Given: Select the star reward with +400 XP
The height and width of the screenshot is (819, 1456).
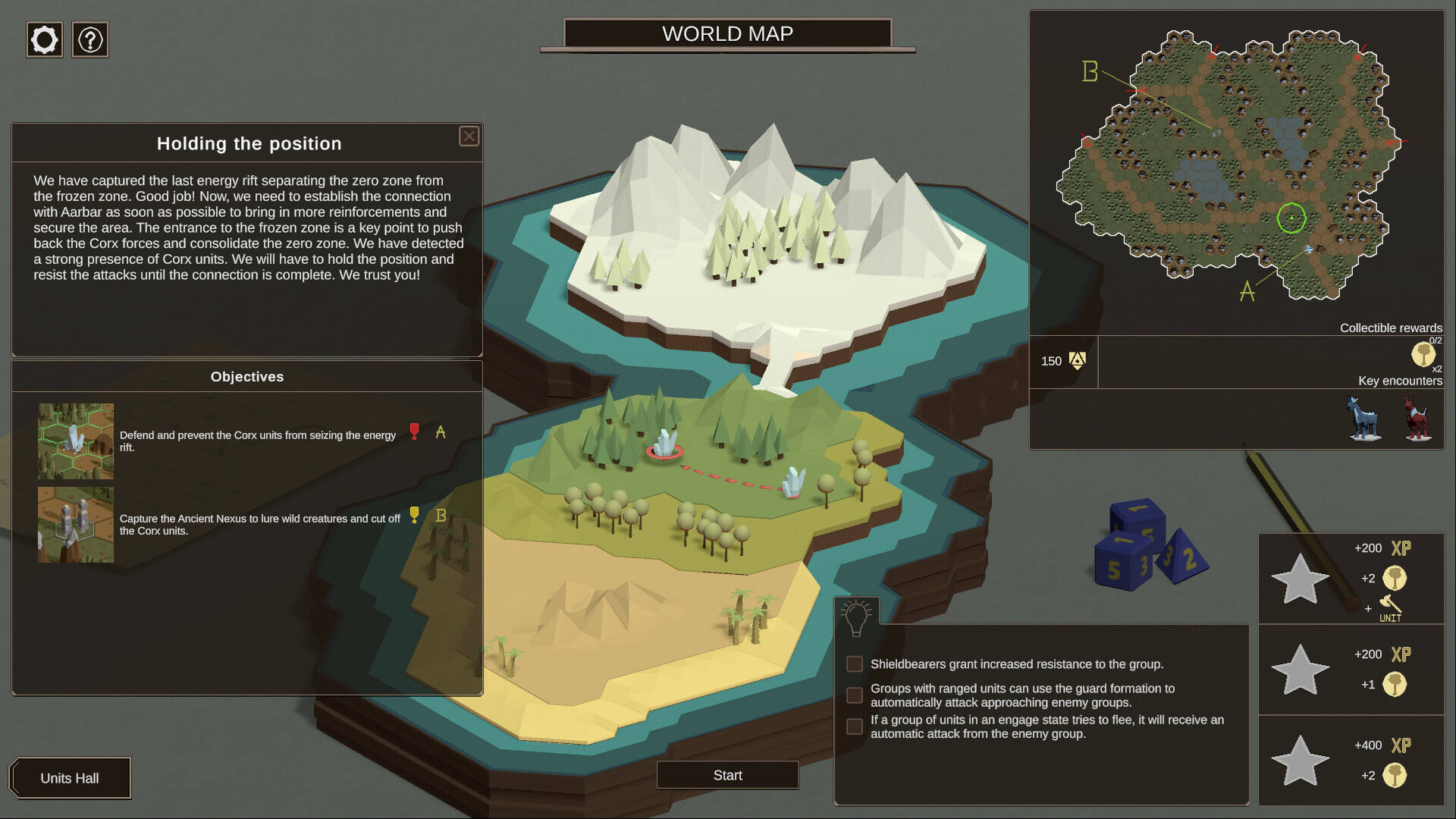Looking at the screenshot, I should (1300, 761).
